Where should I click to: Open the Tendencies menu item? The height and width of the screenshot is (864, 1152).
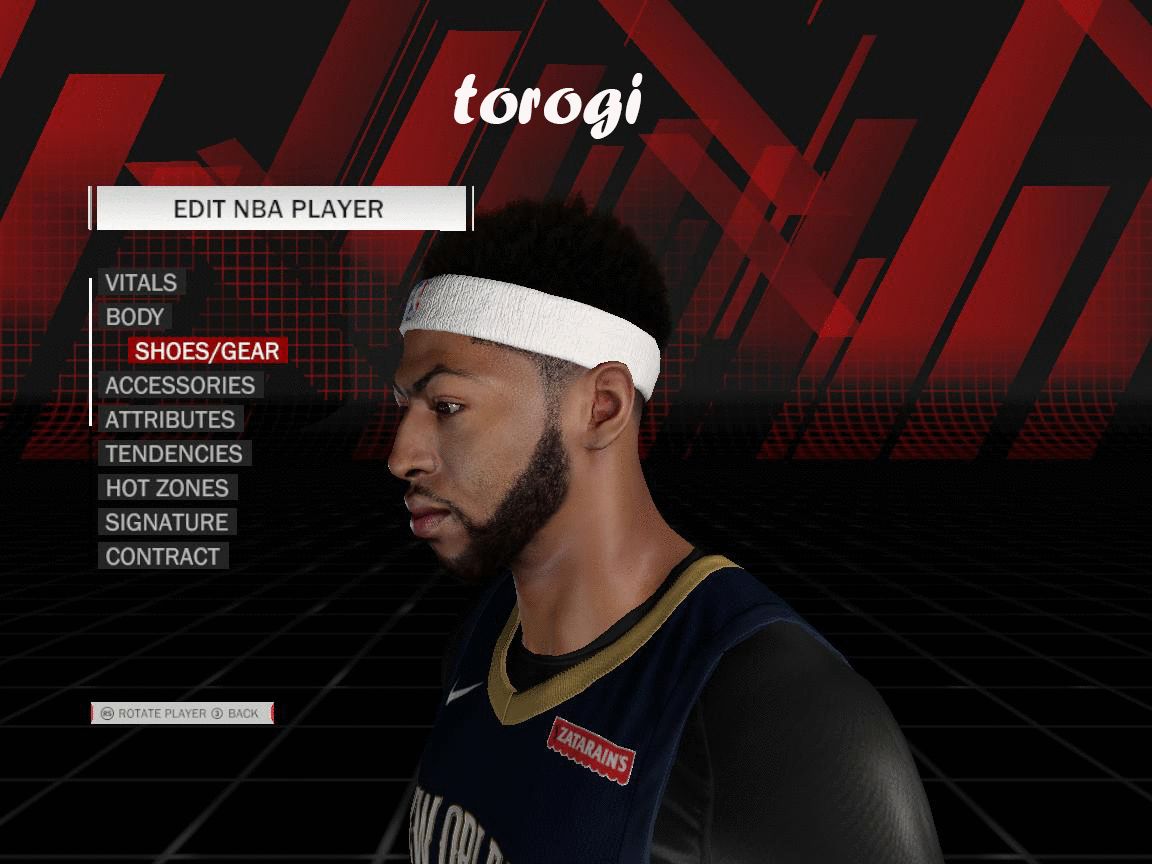(174, 454)
